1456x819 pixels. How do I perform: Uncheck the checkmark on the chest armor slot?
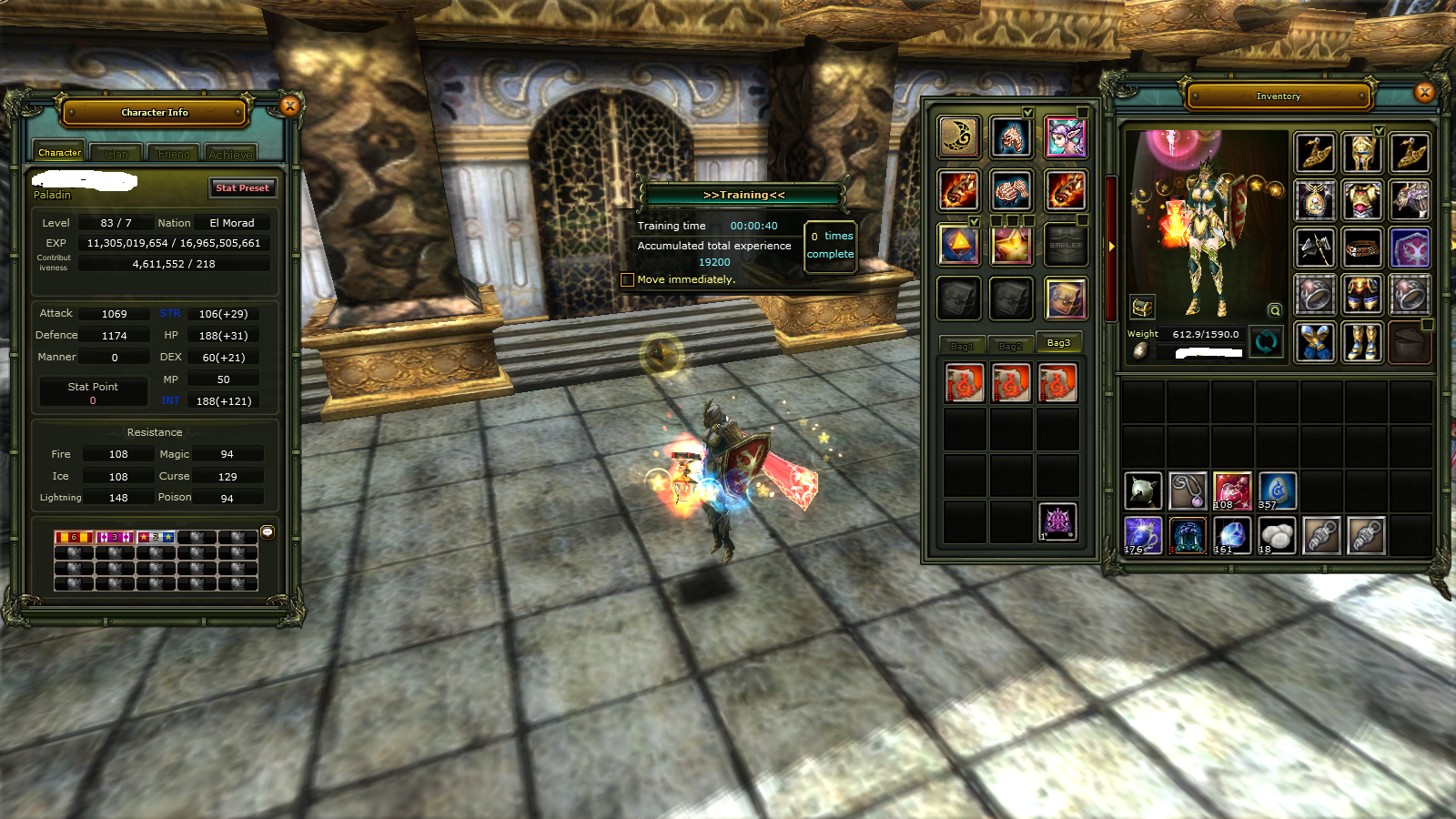1380,132
